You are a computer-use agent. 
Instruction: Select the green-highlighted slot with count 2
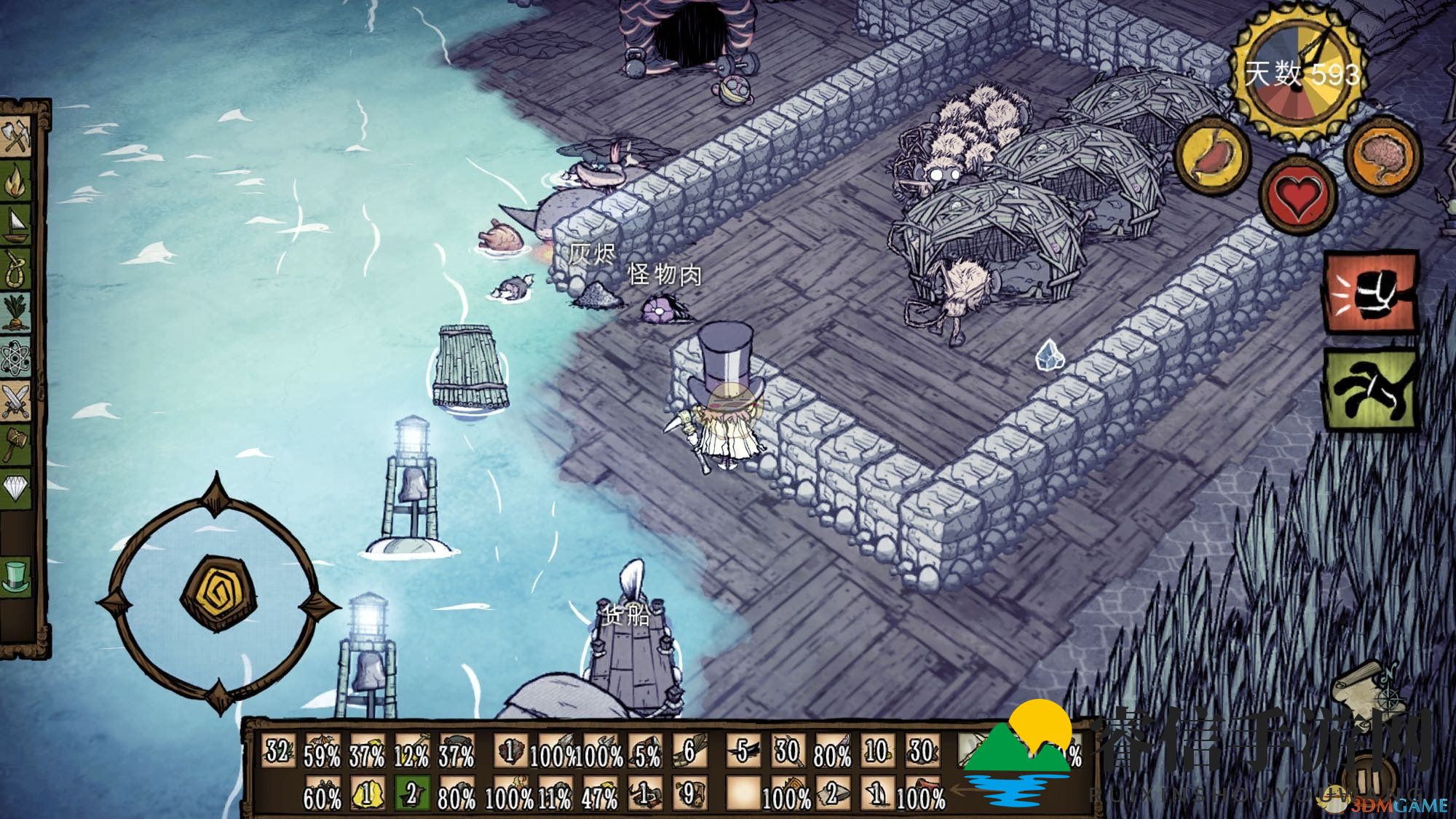[x=411, y=794]
